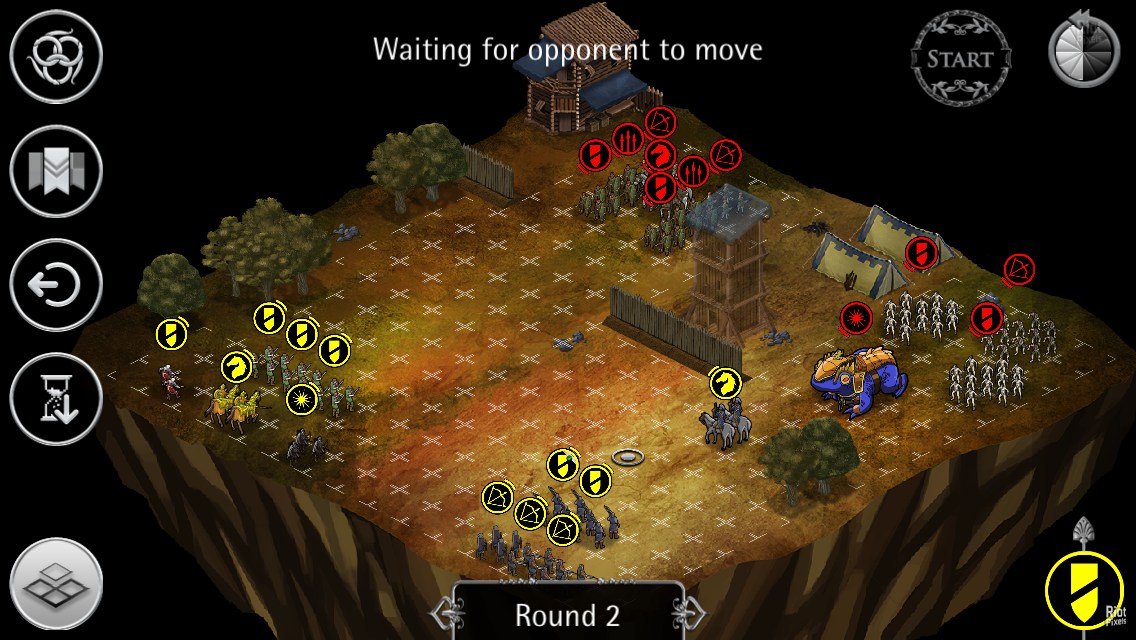
Task: Click the folded banner button
Action: pos(57,171)
